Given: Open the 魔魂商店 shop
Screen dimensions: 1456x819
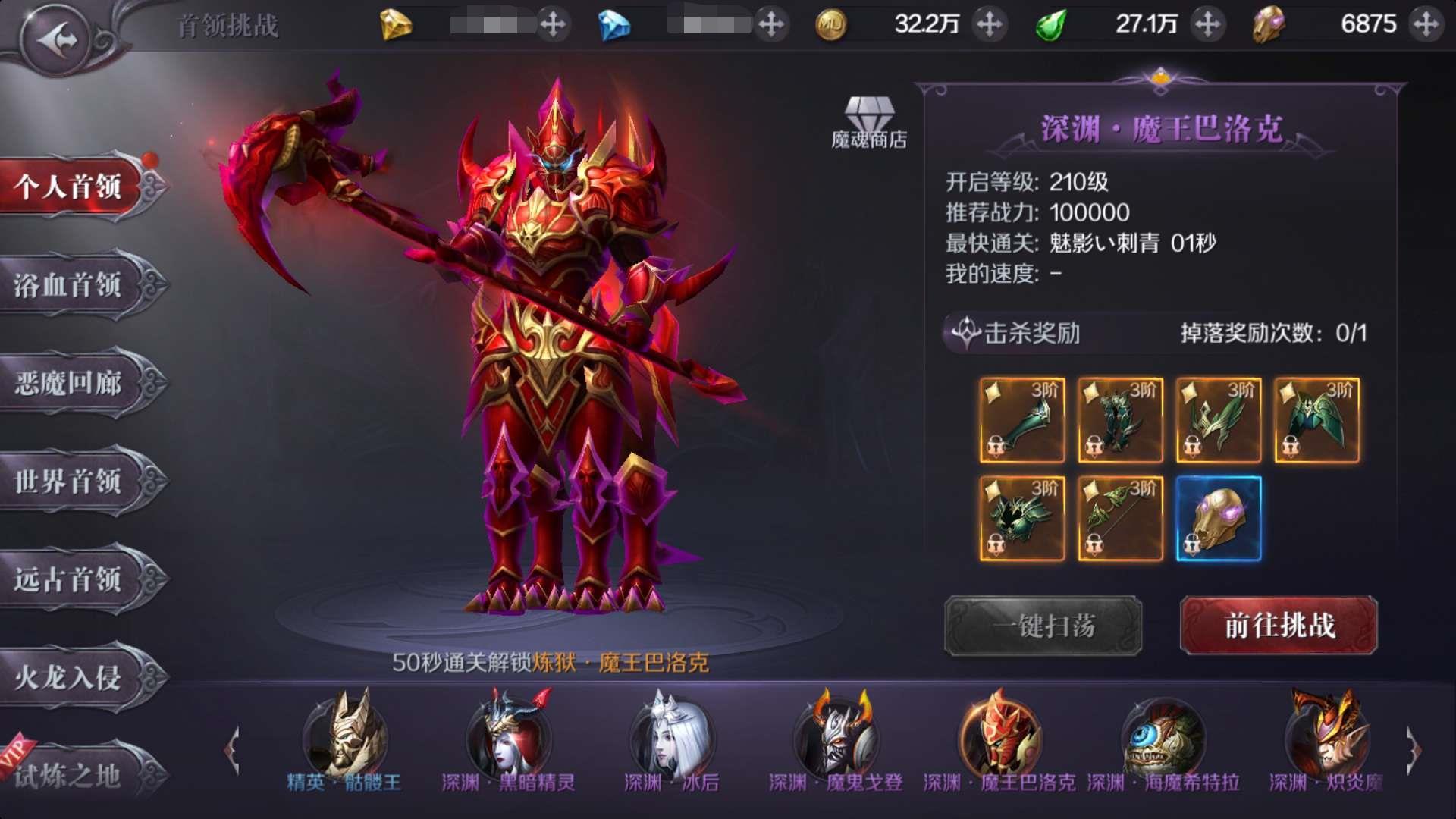Looking at the screenshot, I should (869, 123).
